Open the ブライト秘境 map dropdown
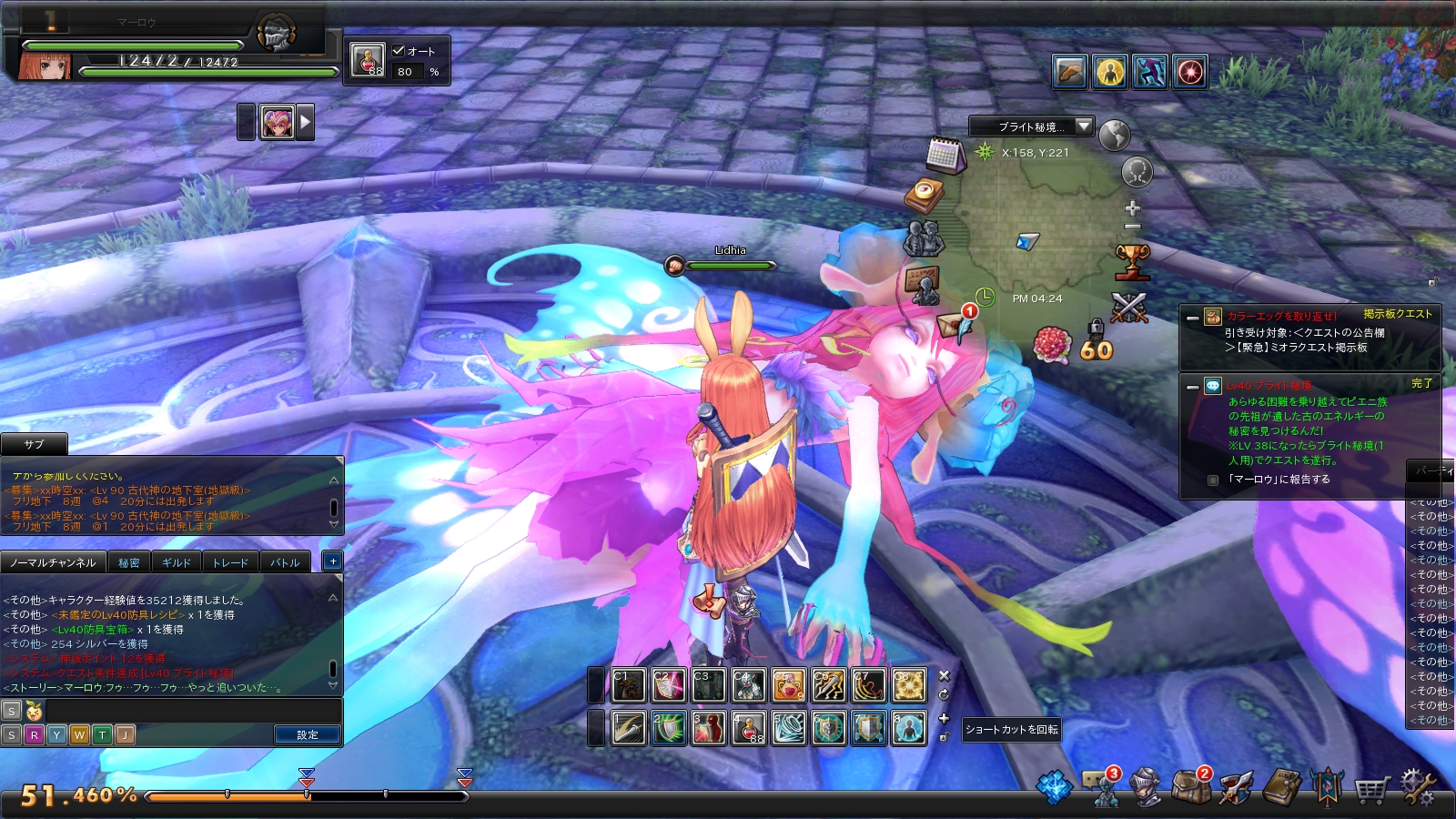Viewport: 1456px width, 819px height. pos(1083,126)
